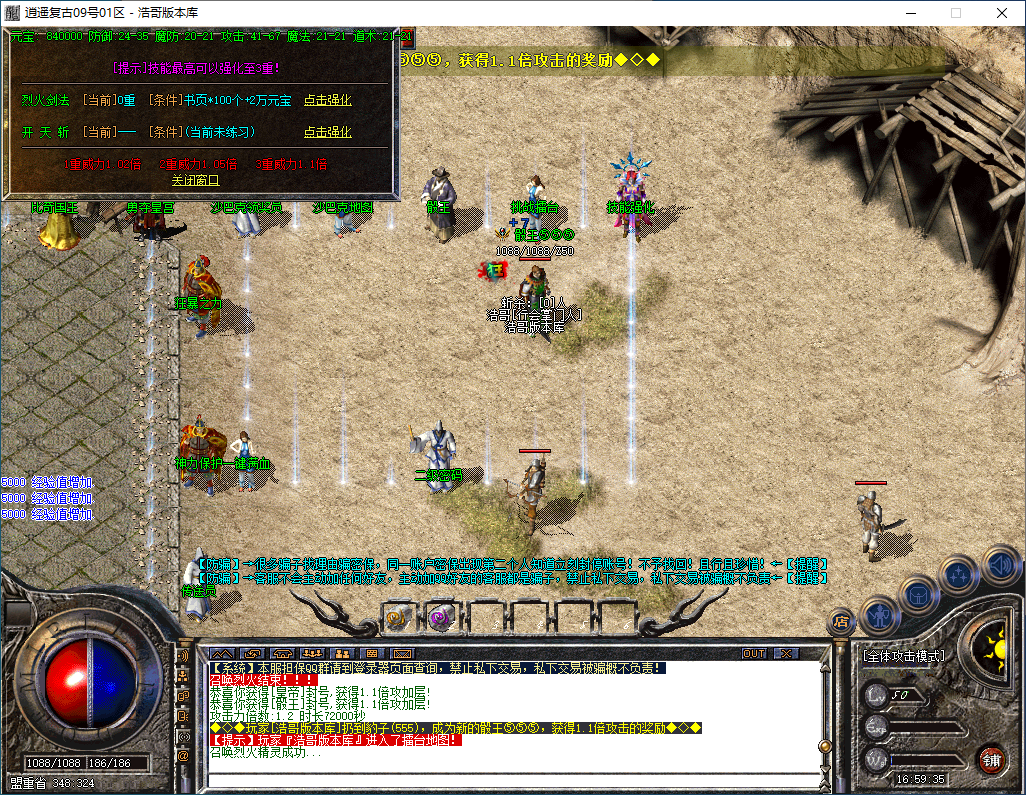Minimize the game window
The width and height of the screenshot is (1026, 795).
pyautogui.click(x=909, y=13)
